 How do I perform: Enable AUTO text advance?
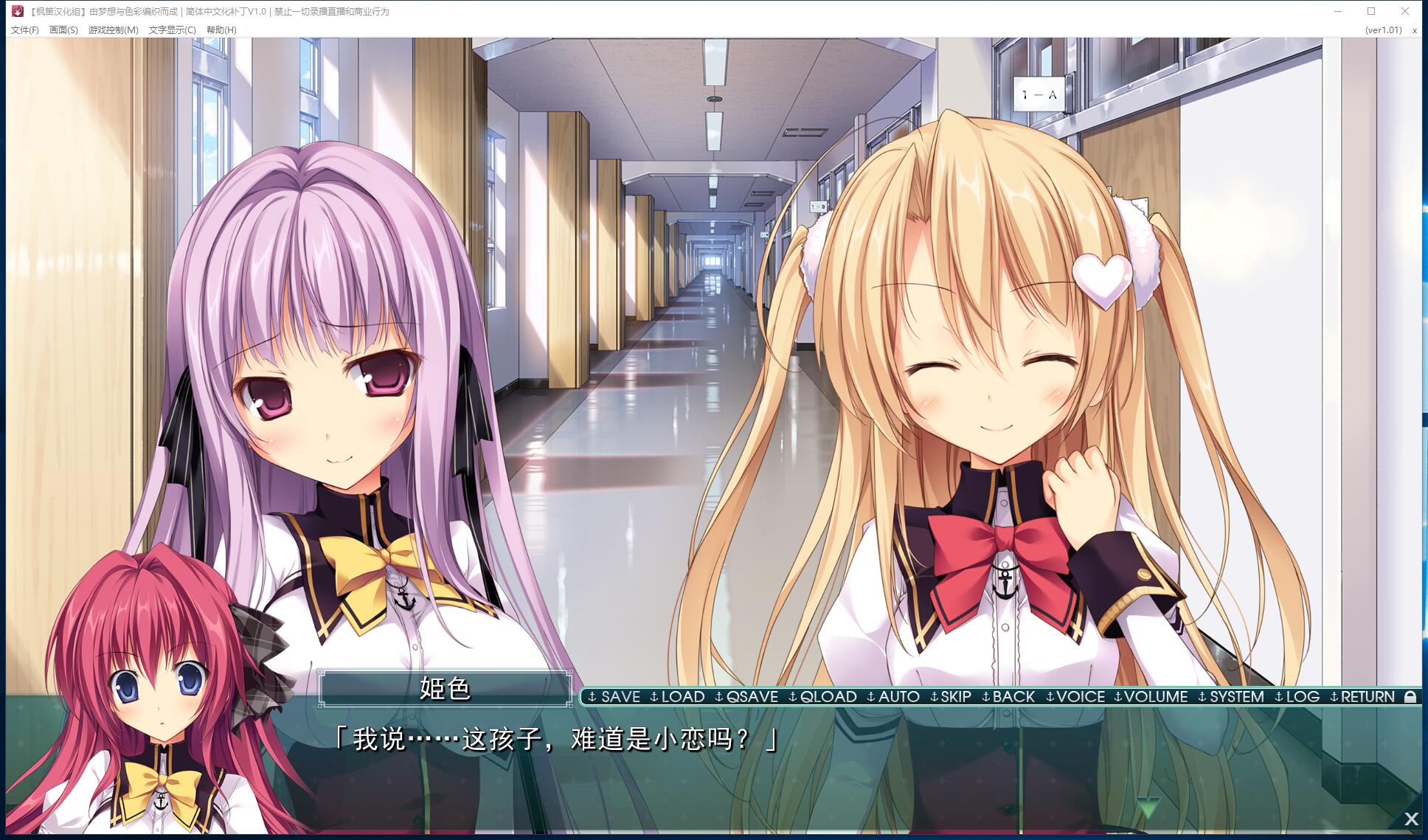coord(893,697)
